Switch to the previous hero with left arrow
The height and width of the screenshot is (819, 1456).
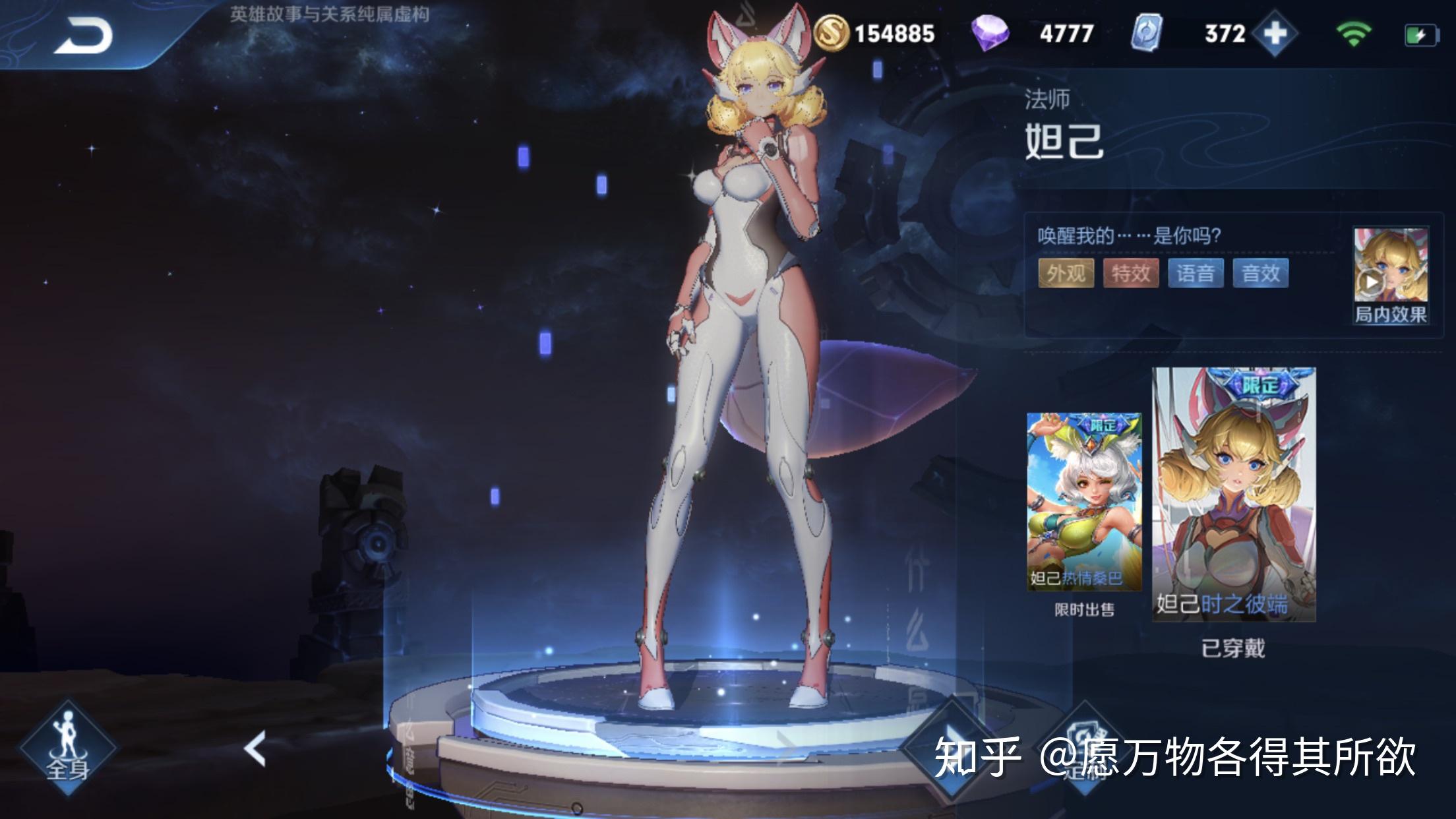click(255, 748)
